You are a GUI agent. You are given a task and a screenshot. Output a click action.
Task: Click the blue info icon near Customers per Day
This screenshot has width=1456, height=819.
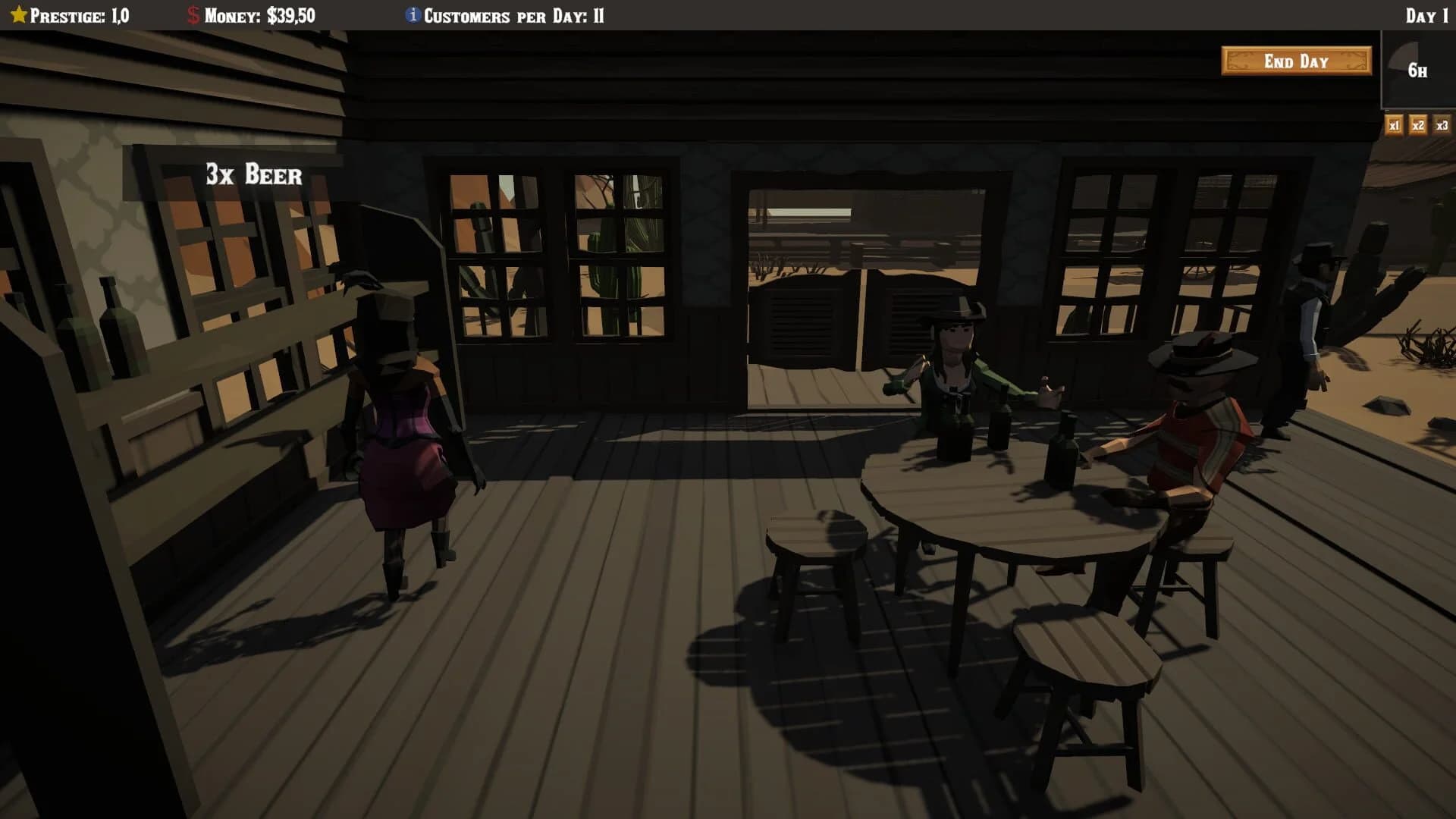(412, 13)
